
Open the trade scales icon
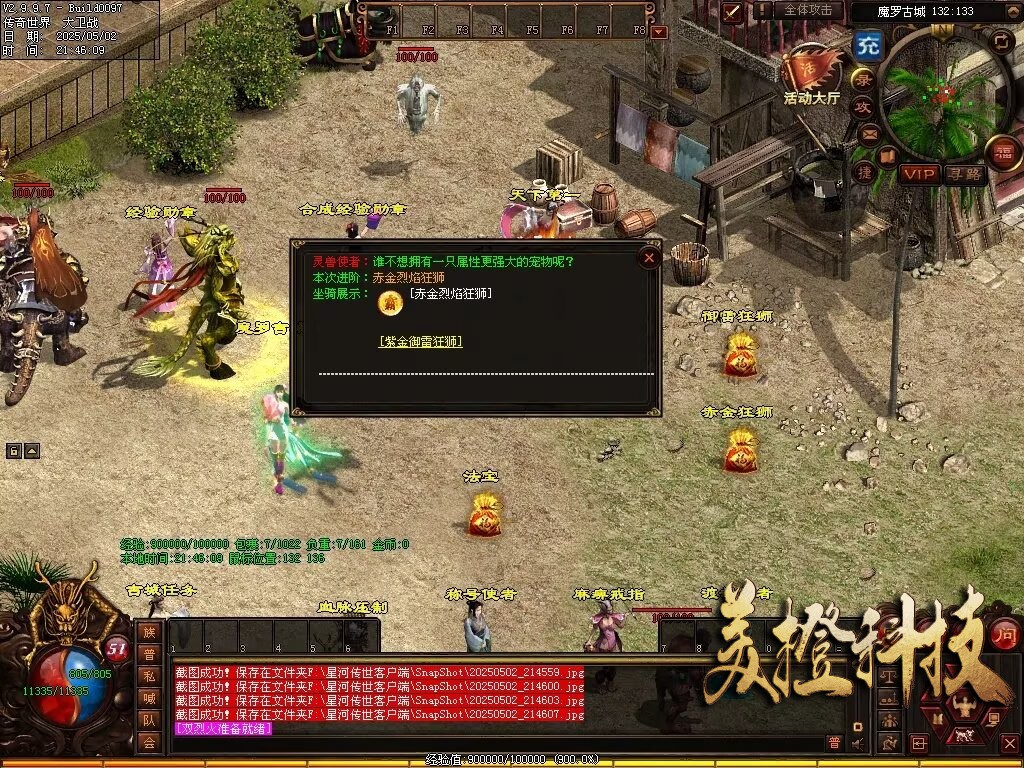887,677
